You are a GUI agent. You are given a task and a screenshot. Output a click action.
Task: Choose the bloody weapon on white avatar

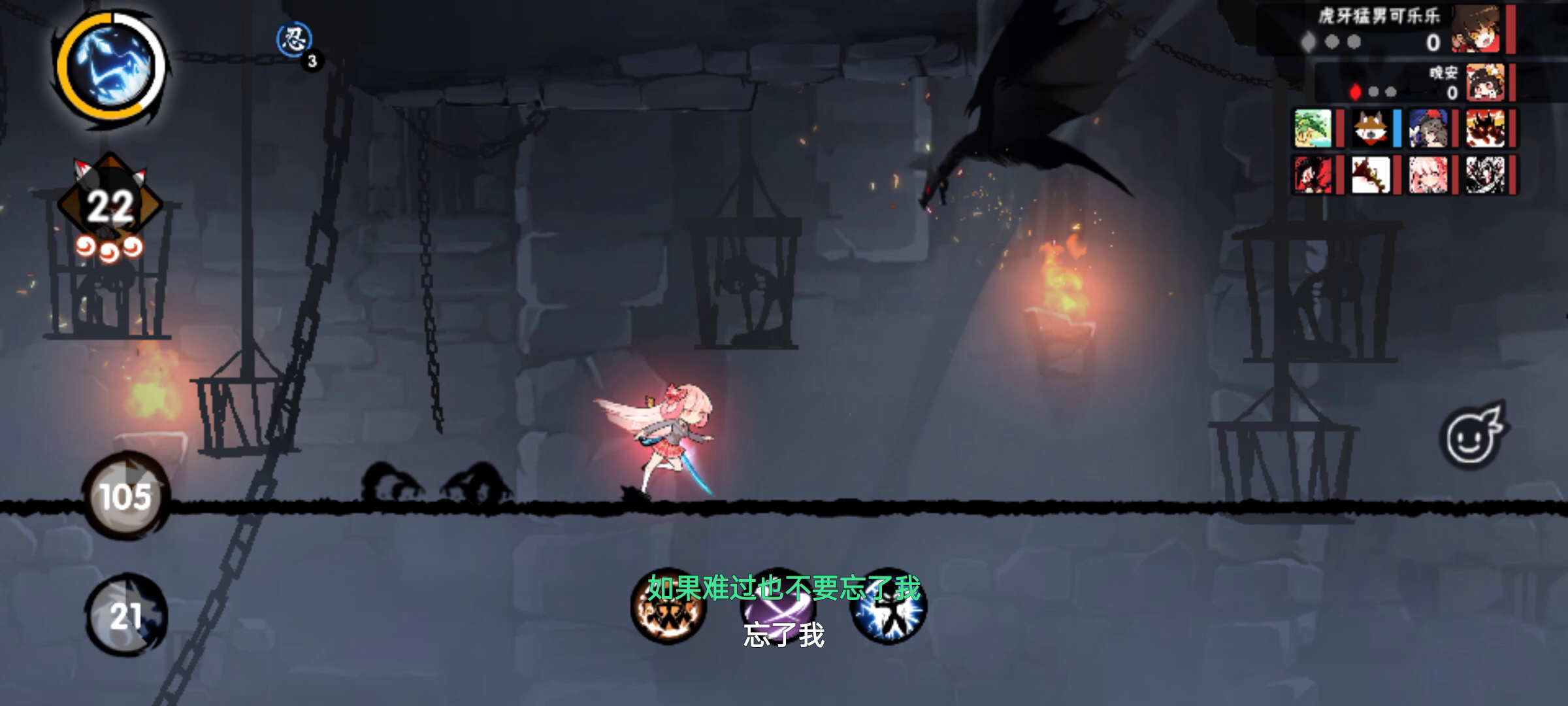(1370, 175)
